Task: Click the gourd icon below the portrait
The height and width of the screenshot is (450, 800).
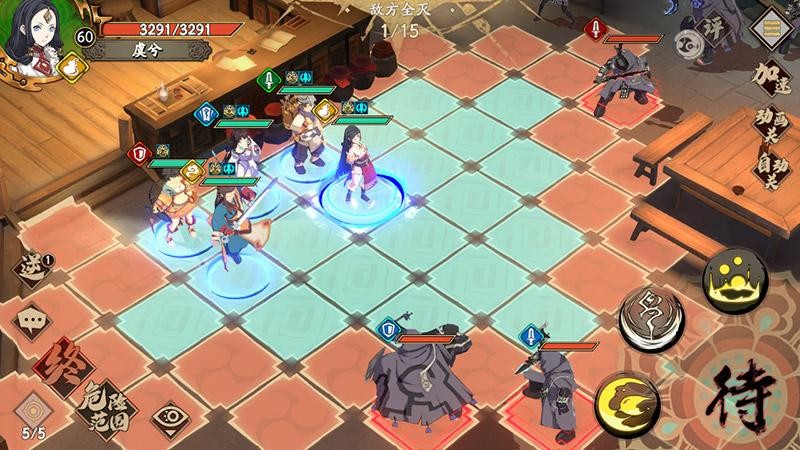Action: (x=70, y=68)
